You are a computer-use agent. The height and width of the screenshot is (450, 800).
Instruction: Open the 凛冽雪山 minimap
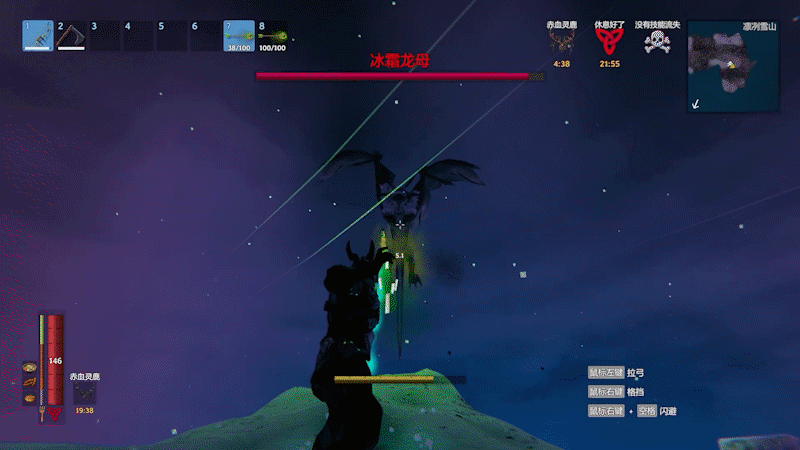pos(733,66)
